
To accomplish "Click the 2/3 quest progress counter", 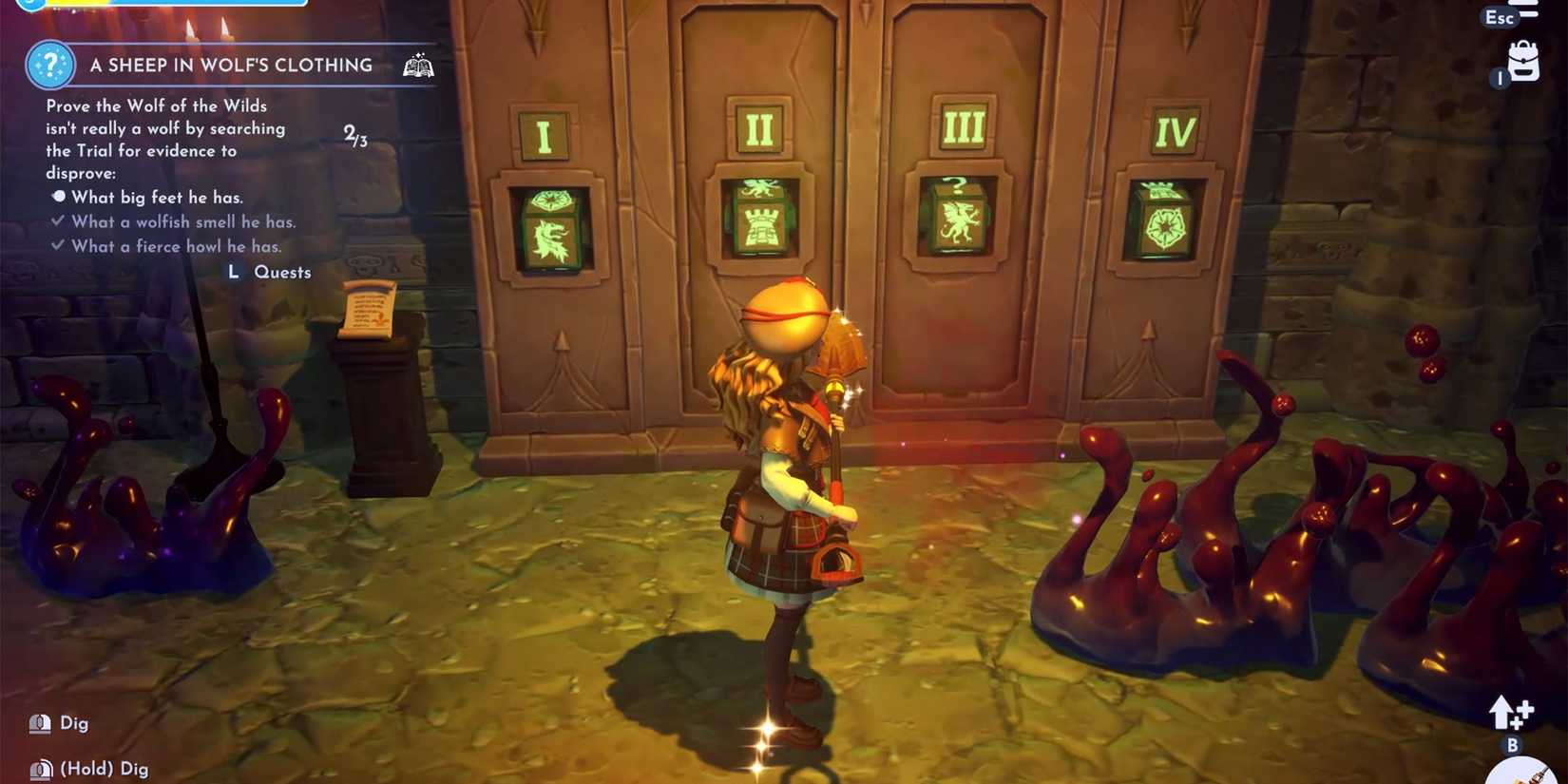I will pos(356,134).
